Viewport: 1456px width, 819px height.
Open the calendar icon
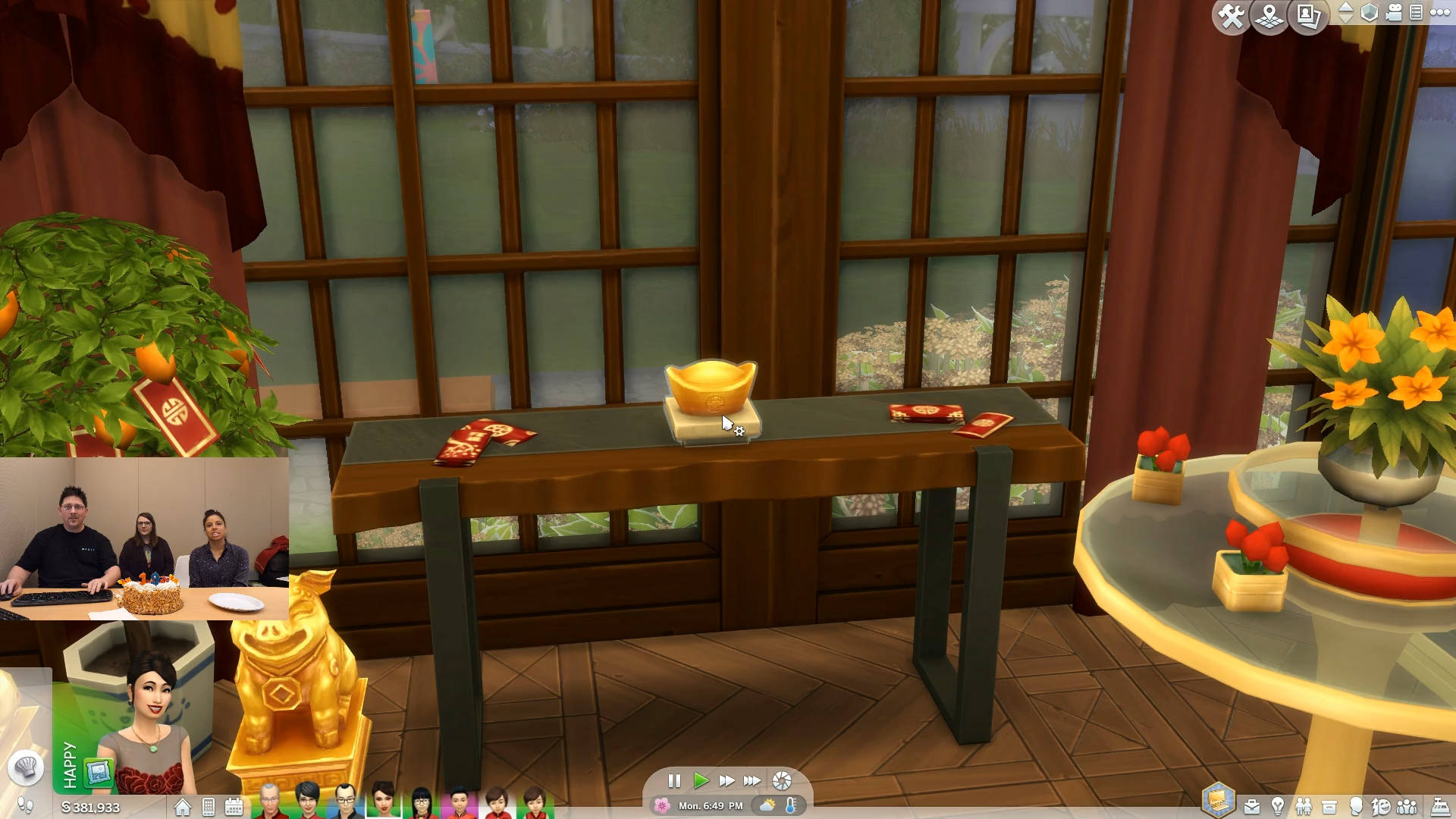(234, 807)
